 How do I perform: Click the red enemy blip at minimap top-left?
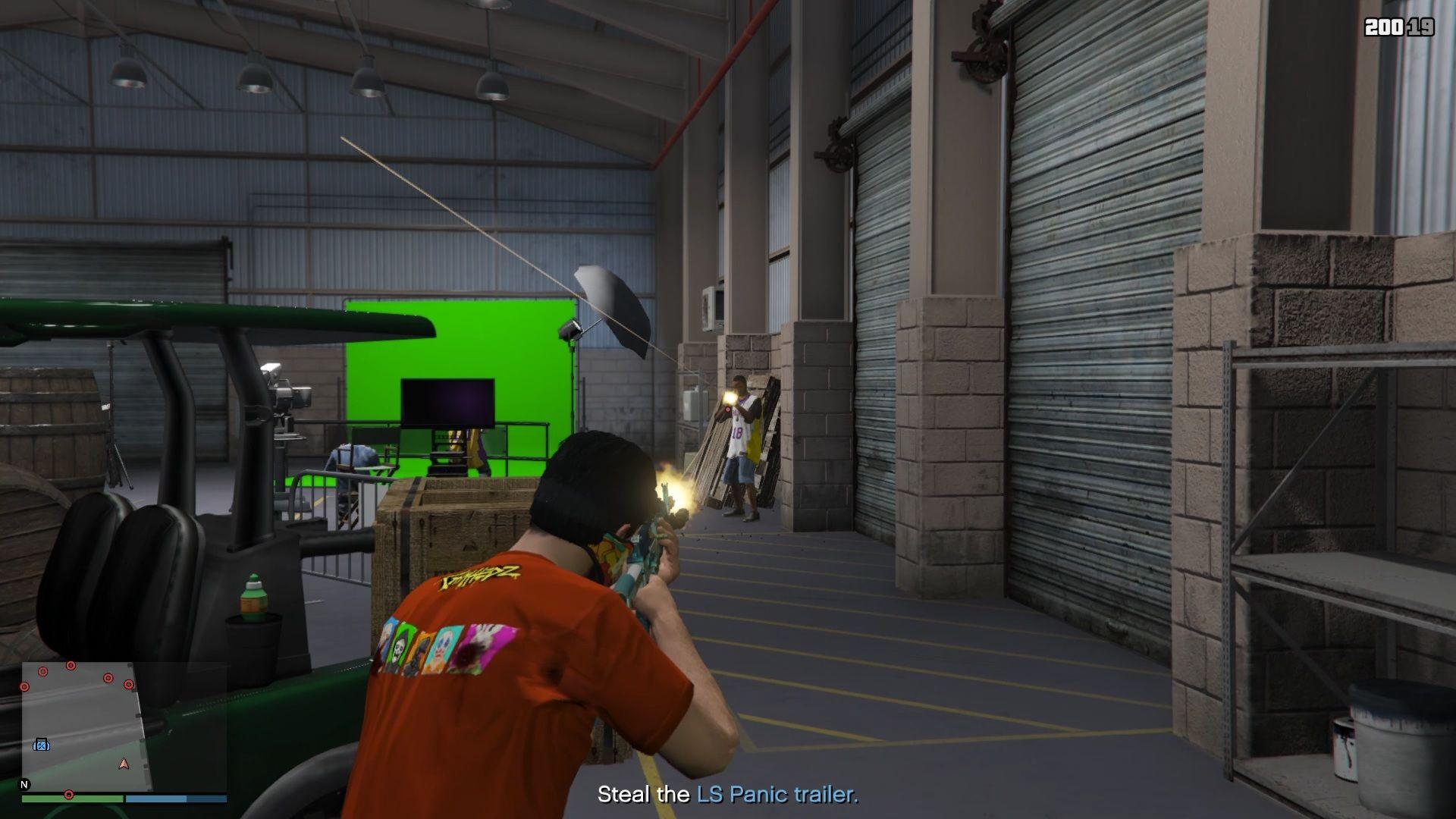[42, 672]
